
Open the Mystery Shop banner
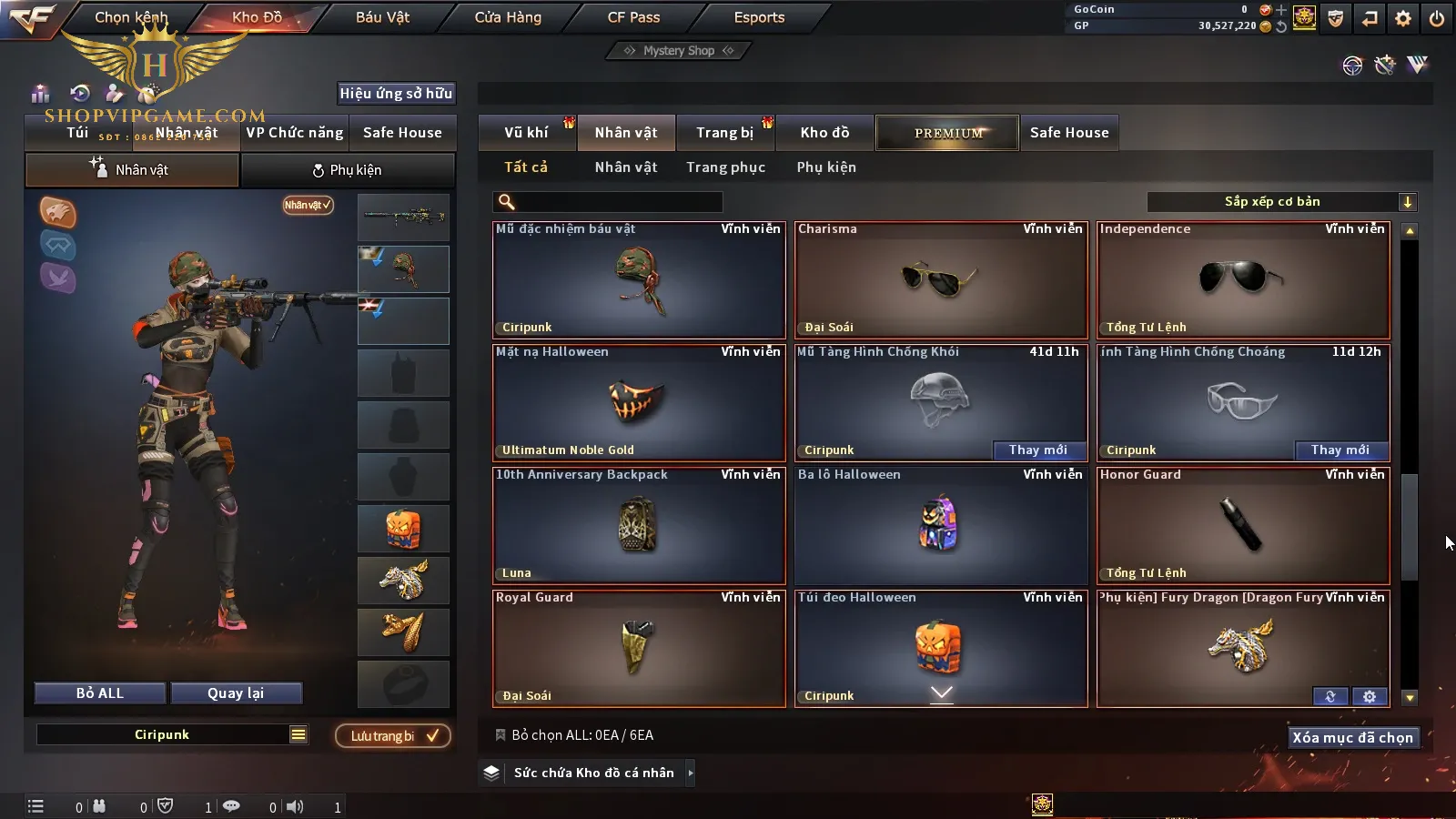679,51
